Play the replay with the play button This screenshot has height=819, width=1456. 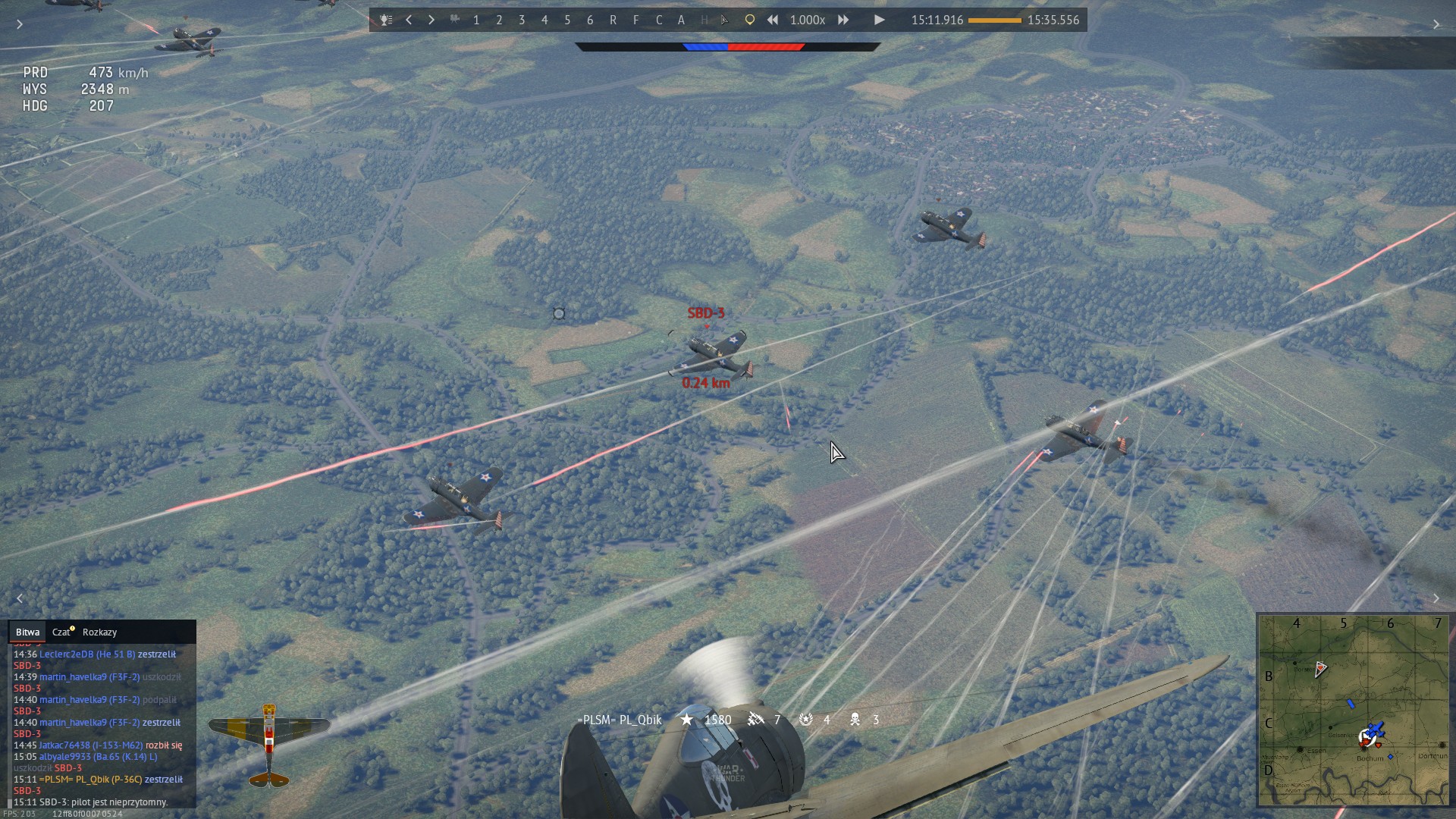coord(879,20)
